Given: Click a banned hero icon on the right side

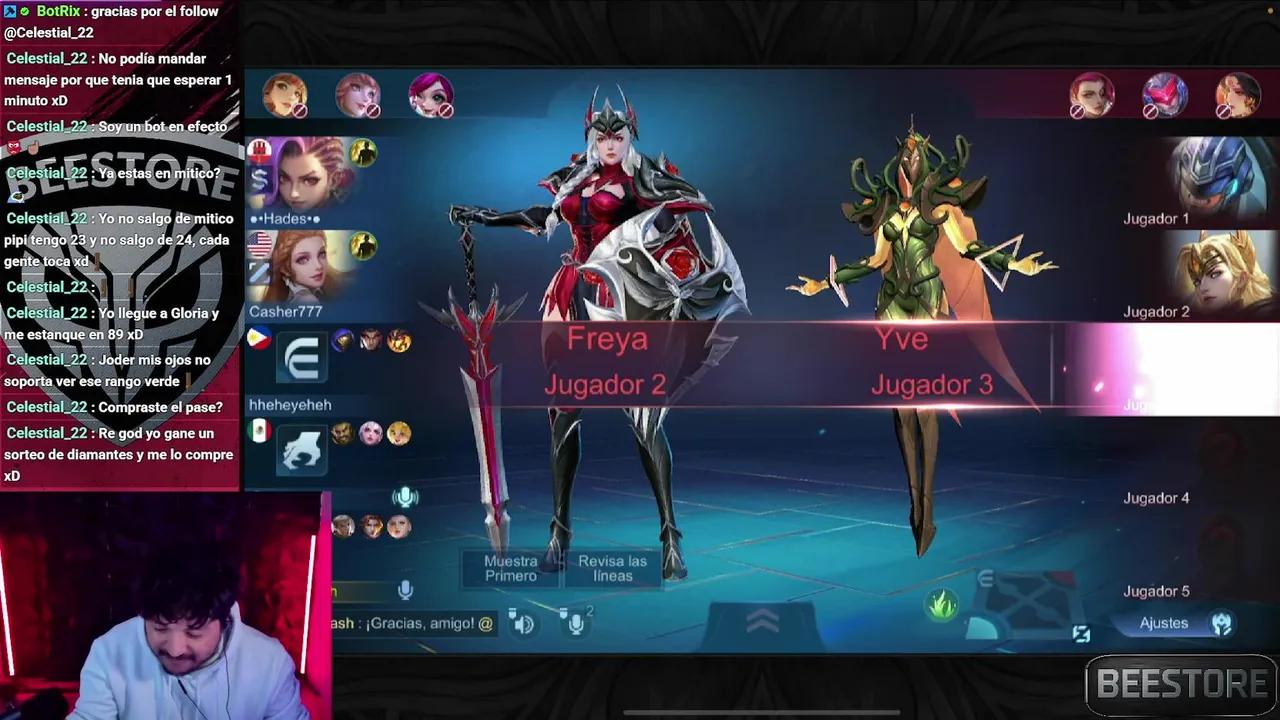Looking at the screenshot, I should point(1165,95).
